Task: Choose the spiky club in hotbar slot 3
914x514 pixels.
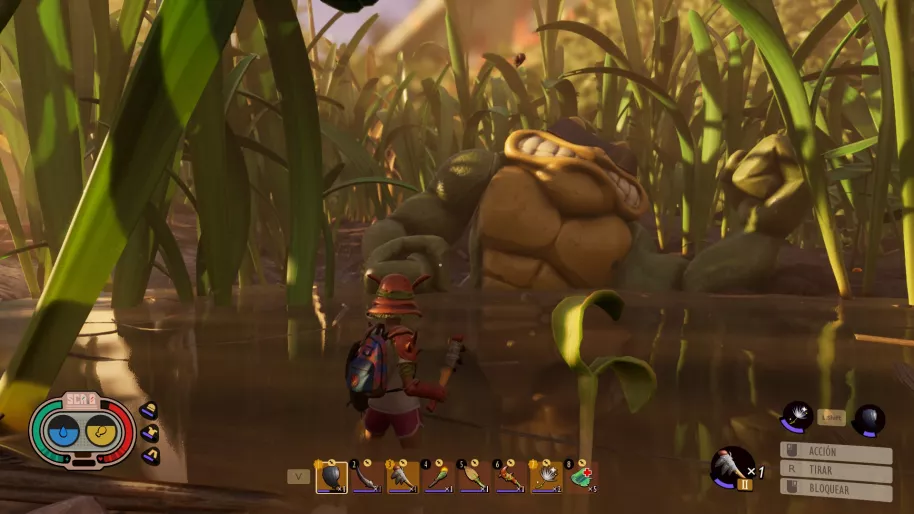Action: pyautogui.click(x=403, y=477)
